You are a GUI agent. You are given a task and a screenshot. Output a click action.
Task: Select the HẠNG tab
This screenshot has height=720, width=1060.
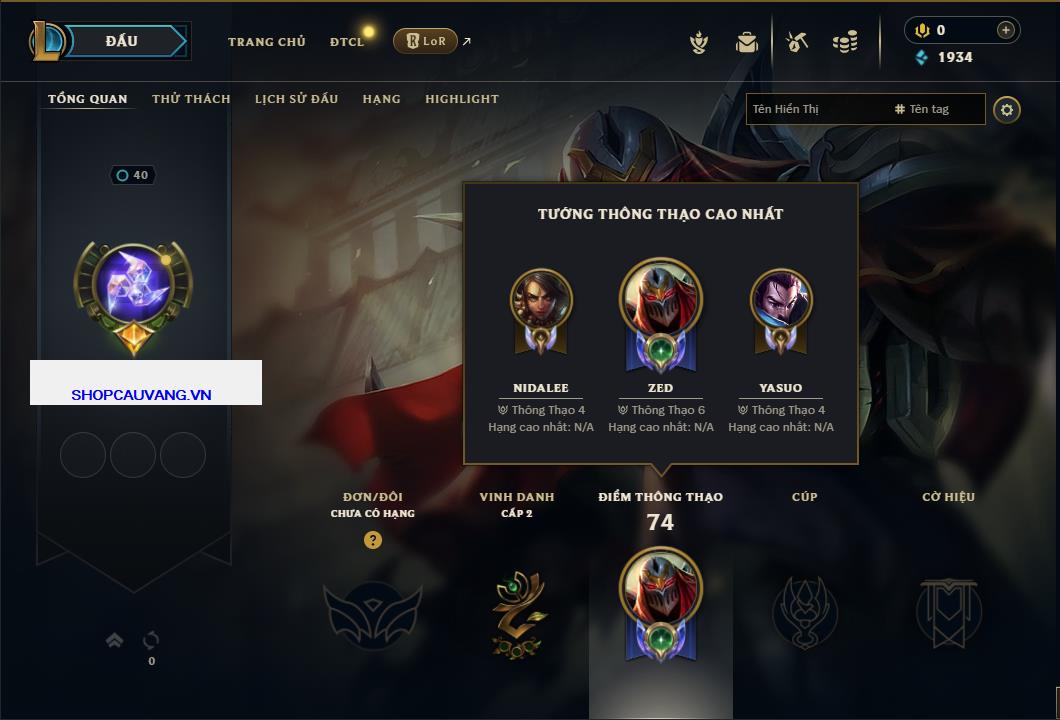pos(381,99)
